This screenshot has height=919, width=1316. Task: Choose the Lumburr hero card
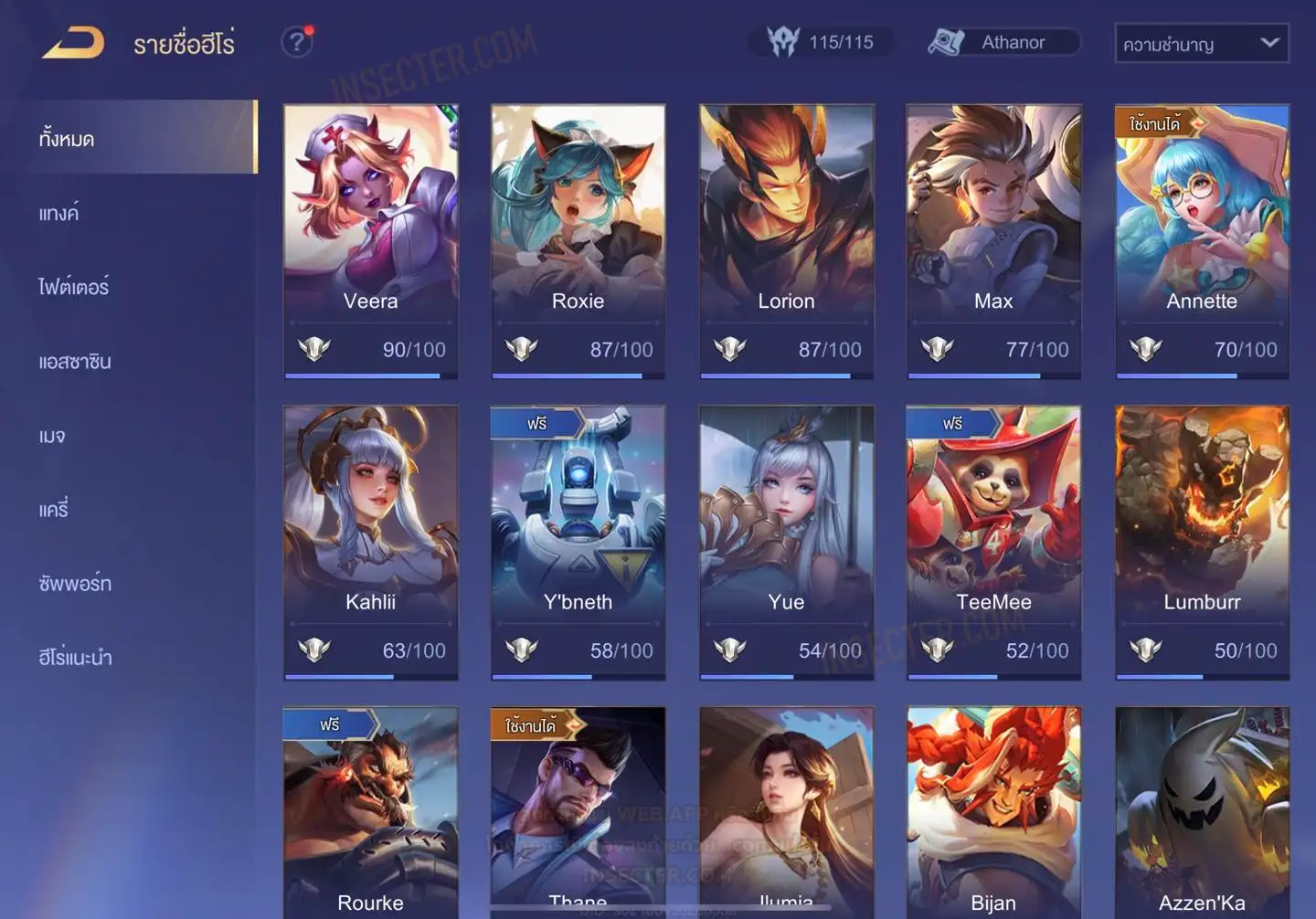[x=1202, y=542]
